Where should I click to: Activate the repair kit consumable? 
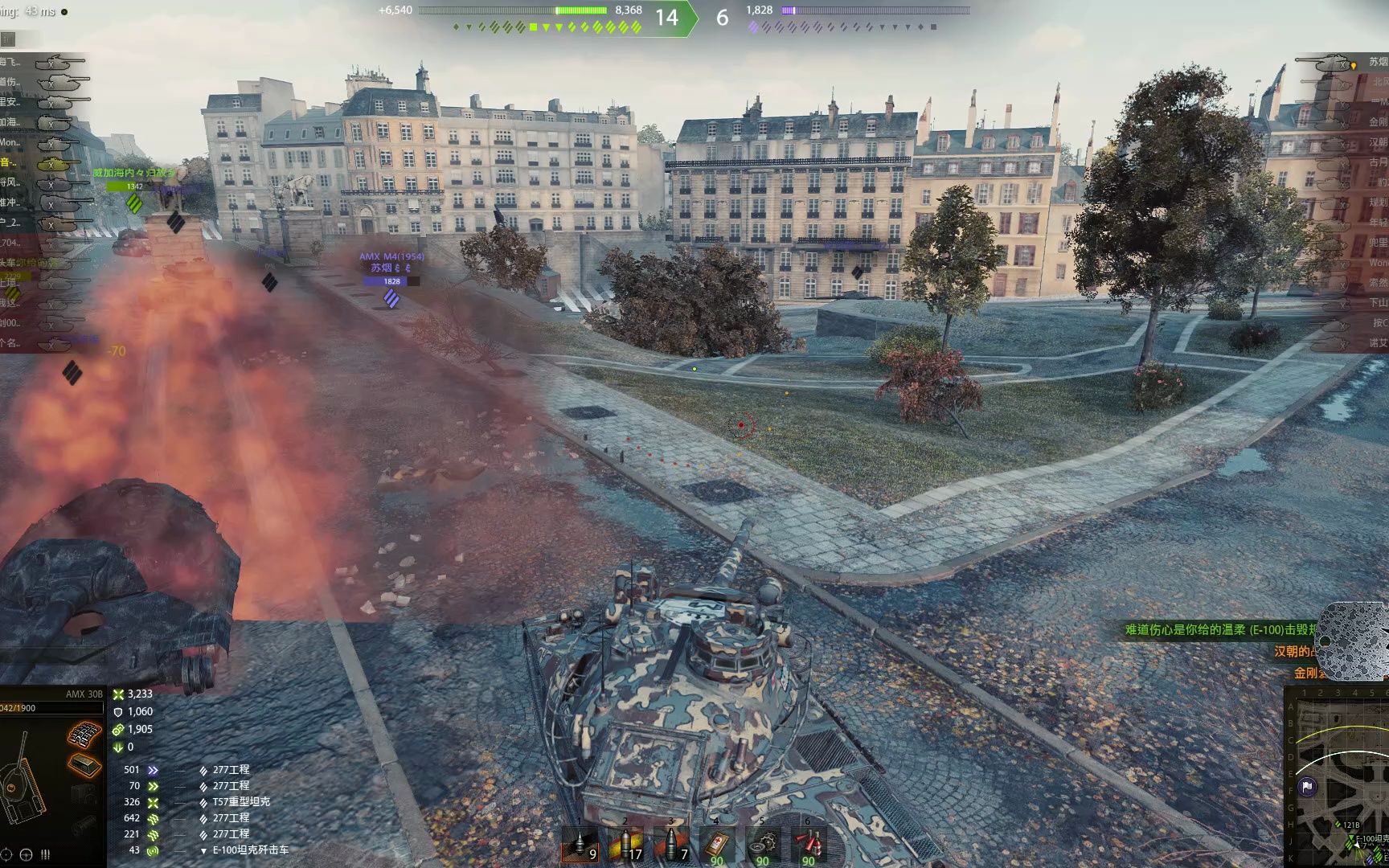763,845
